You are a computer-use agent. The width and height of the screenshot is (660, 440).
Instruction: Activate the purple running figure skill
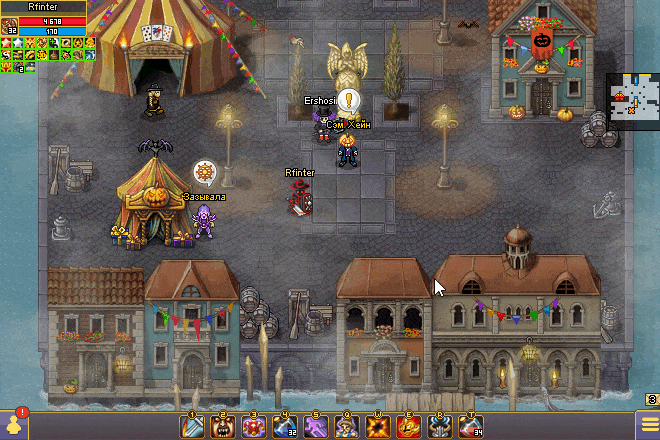coord(317,426)
